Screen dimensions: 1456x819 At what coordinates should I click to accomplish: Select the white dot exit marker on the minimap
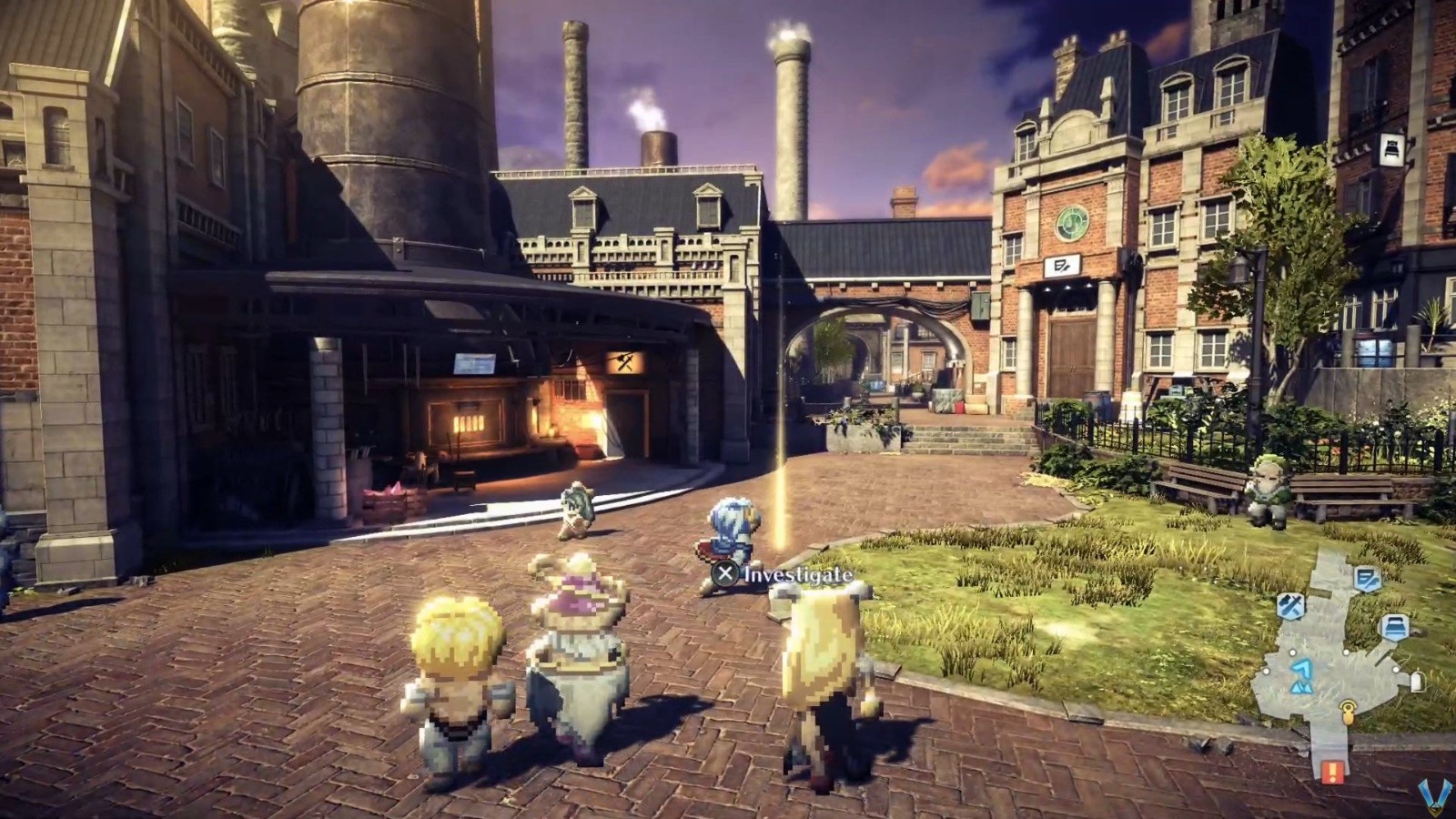click(x=1292, y=652)
